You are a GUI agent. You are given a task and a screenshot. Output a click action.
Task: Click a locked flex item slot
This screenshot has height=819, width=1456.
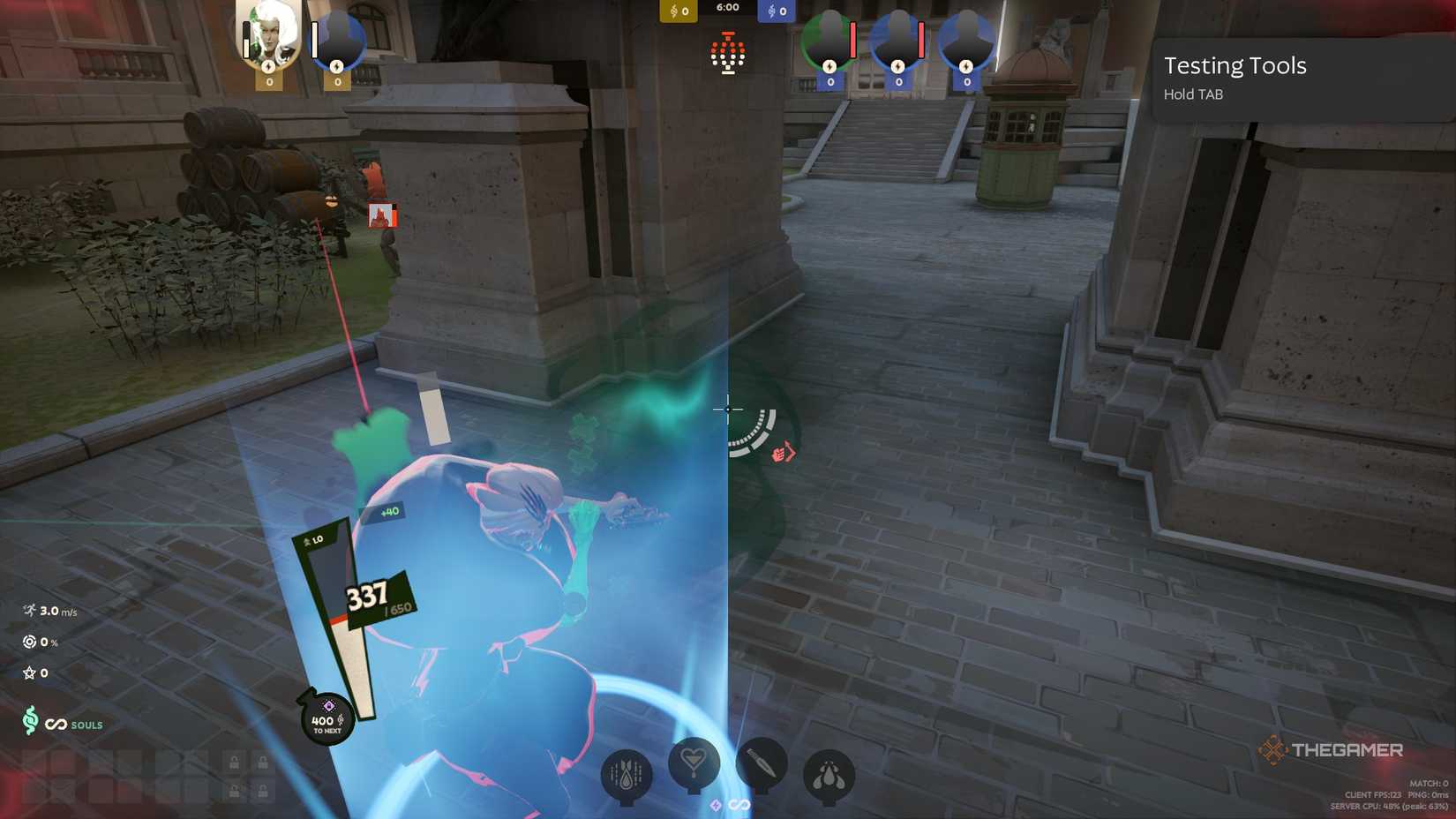(x=235, y=762)
